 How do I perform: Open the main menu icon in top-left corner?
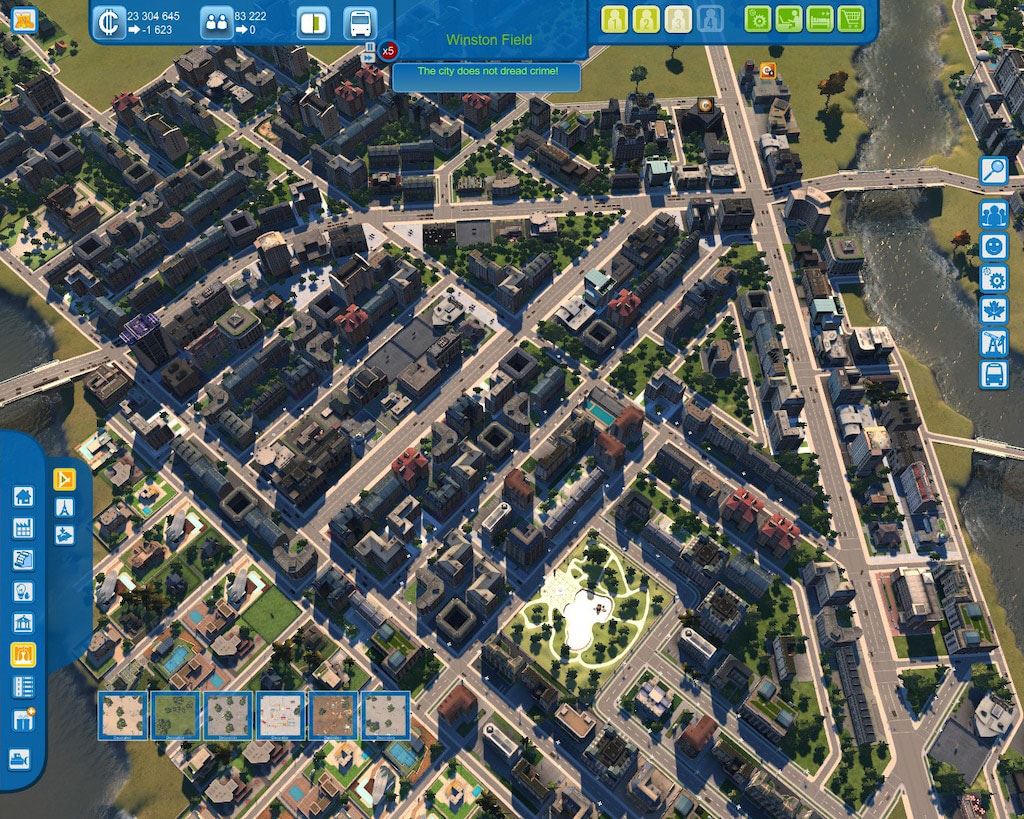(x=24, y=19)
